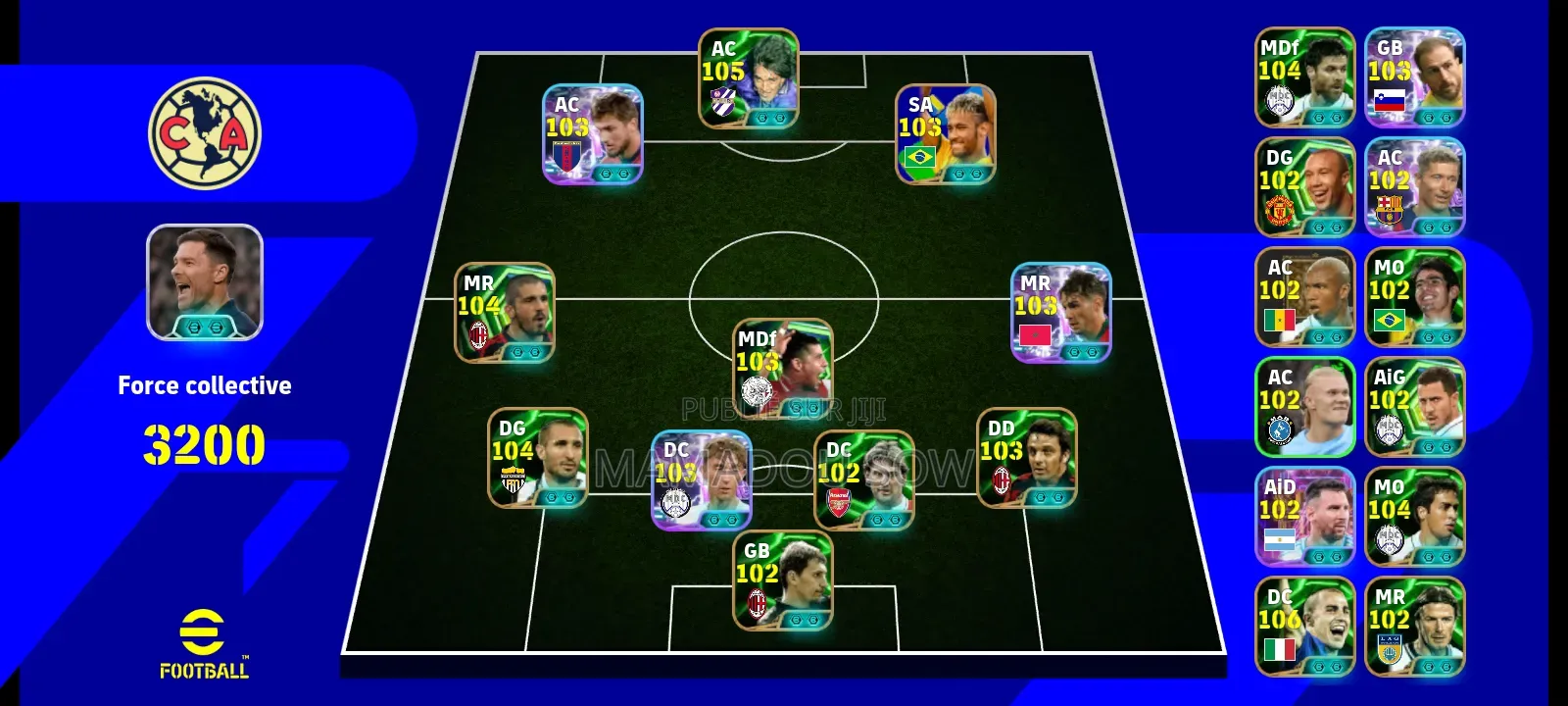Select the AiD 102 Argentina winger card
The width and height of the screenshot is (1568, 706).
coord(1304,517)
